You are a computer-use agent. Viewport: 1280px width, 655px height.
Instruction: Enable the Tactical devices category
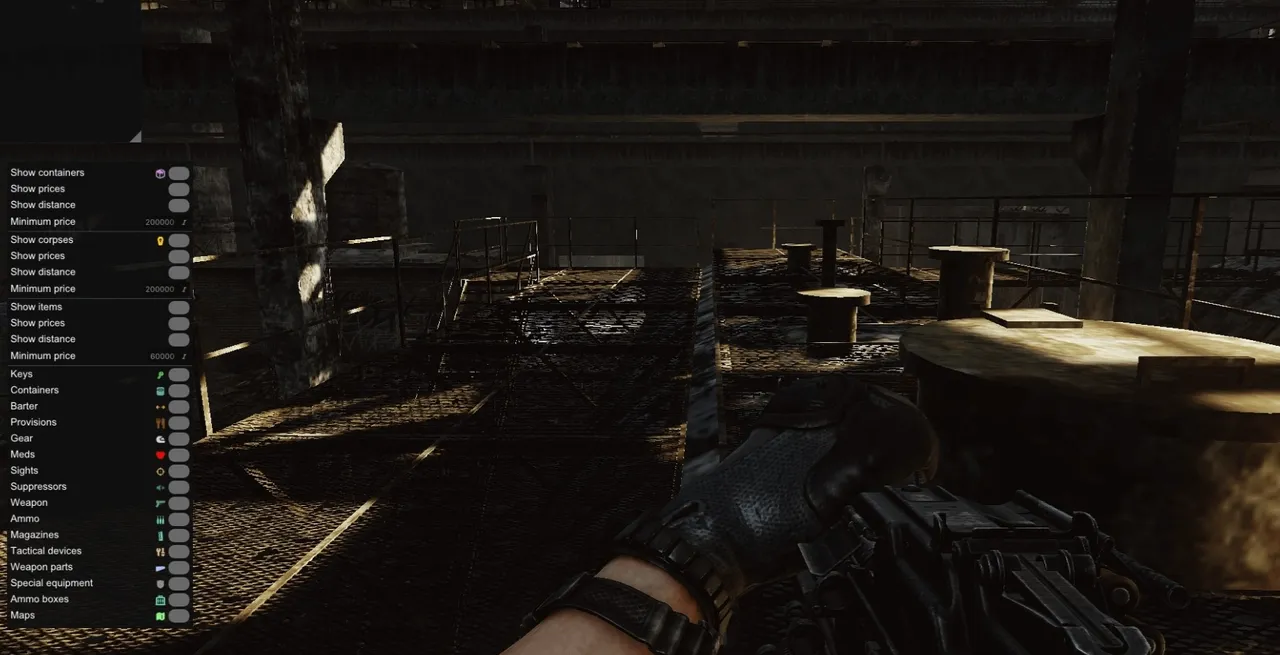(179, 551)
